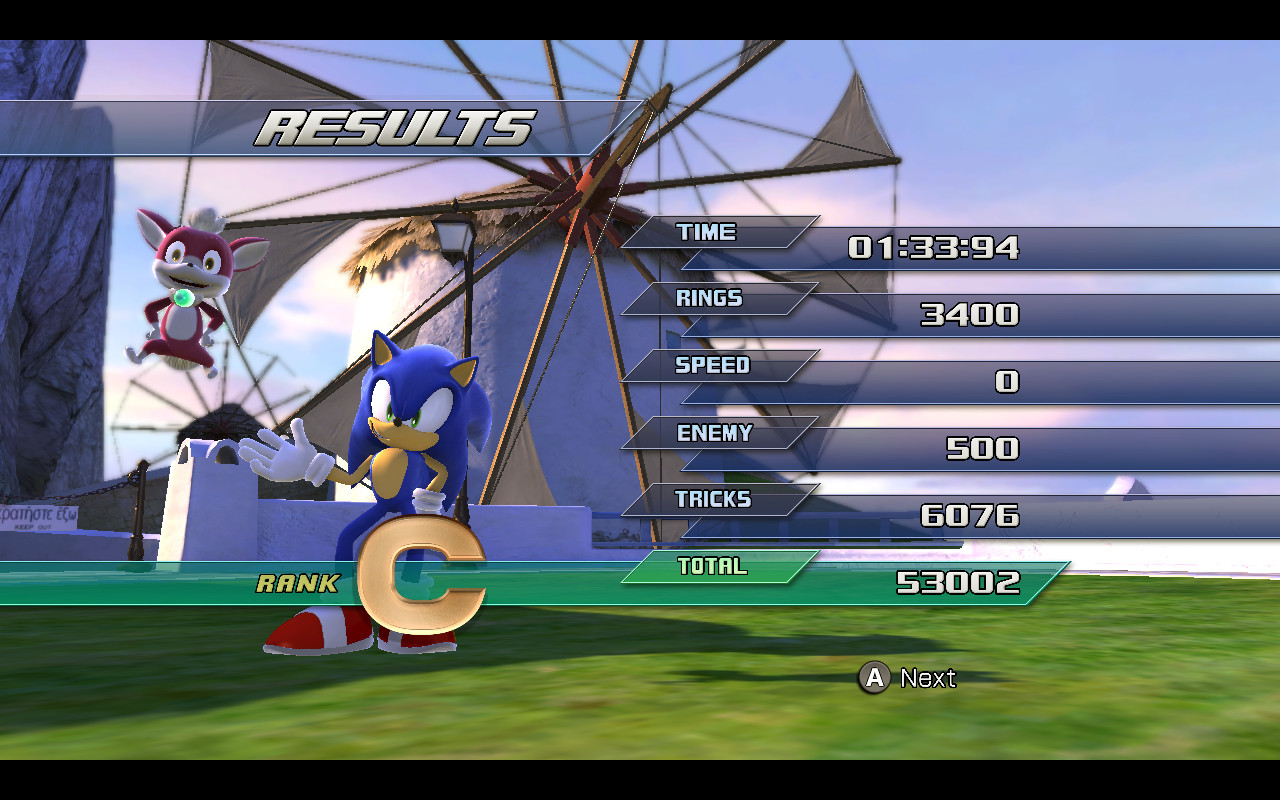This screenshot has height=800, width=1280.
Task: Click the total score 53002
Action: coord(960,583)
